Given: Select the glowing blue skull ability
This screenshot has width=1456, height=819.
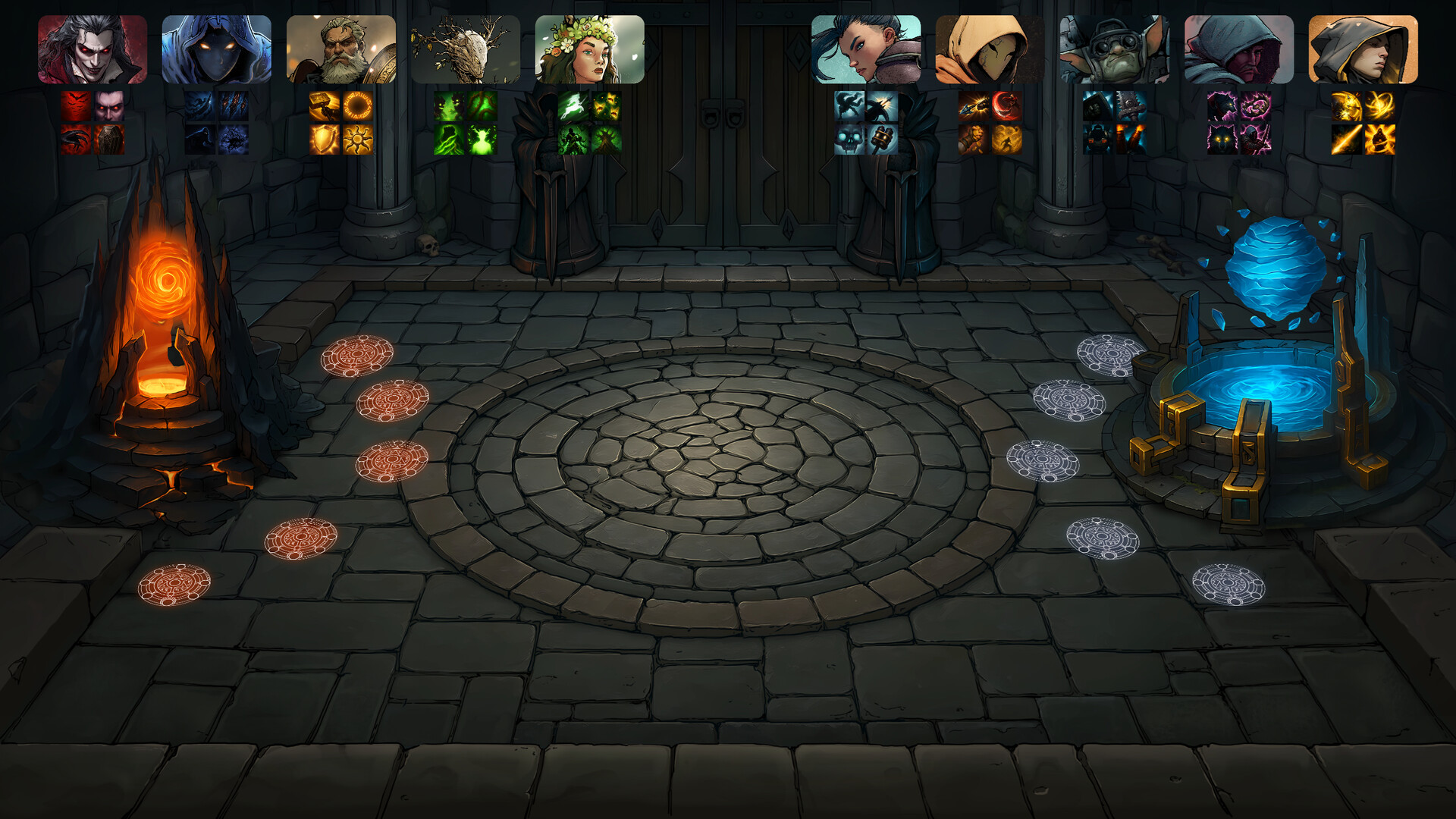Looking at the screenshot, I should click(x=849, y=140).
